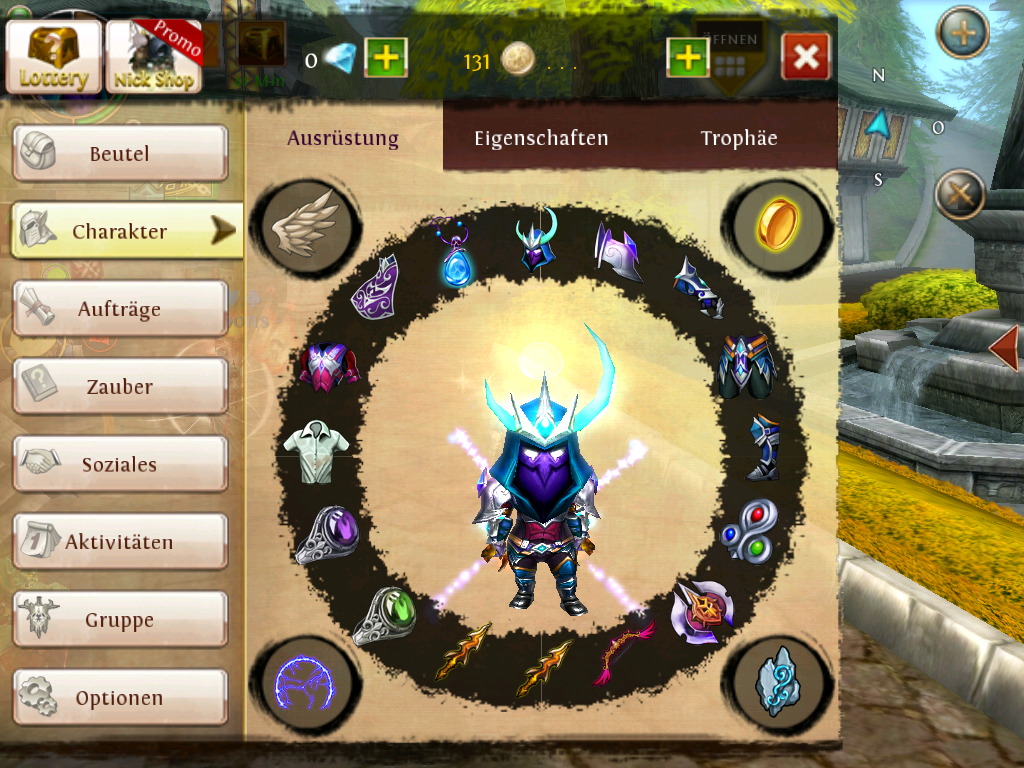Open the Beutel menu

tap(120, 154)
